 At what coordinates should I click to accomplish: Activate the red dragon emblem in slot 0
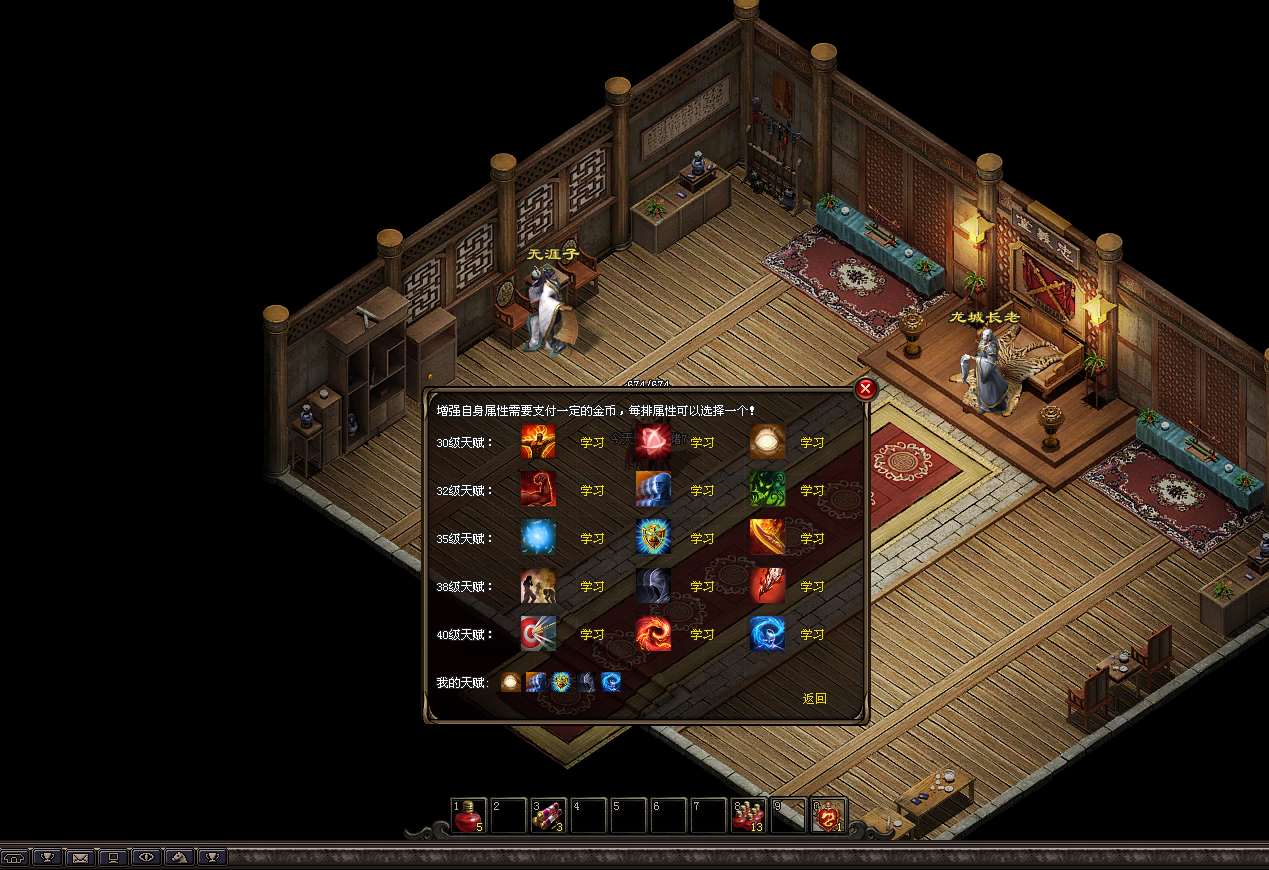[x=828, y=816]
